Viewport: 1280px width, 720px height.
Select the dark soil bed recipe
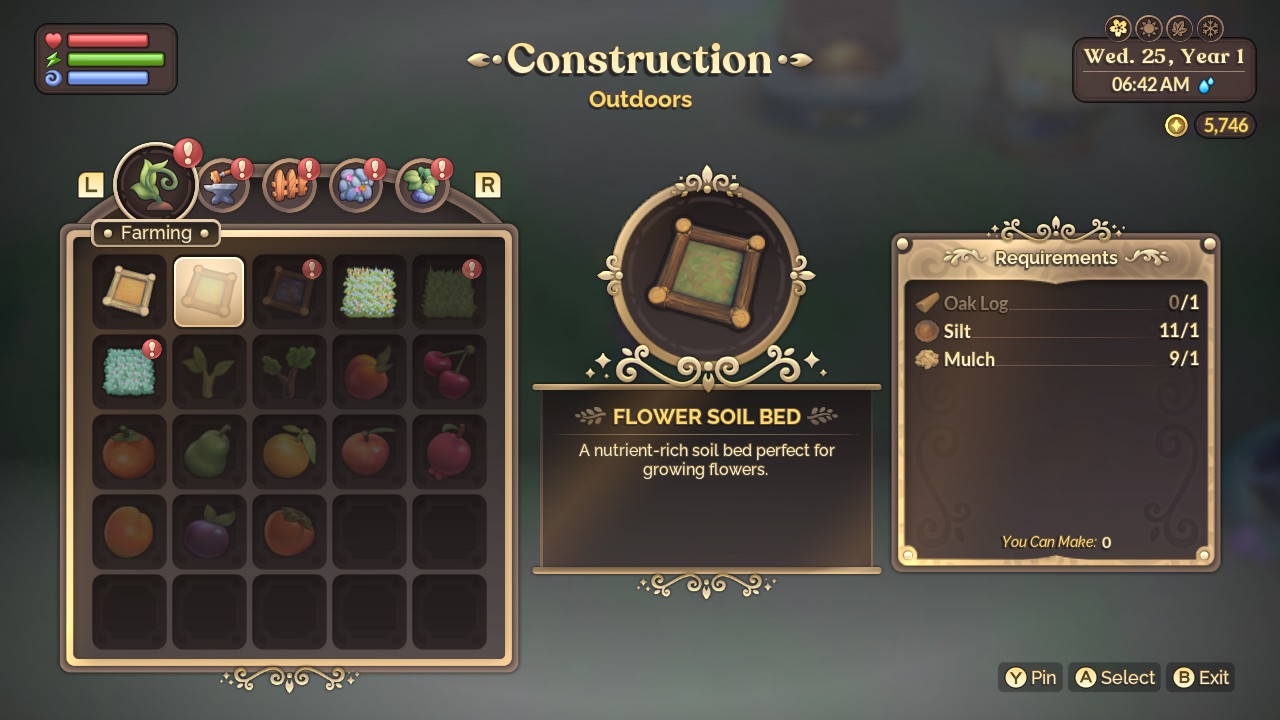[288, 291]
